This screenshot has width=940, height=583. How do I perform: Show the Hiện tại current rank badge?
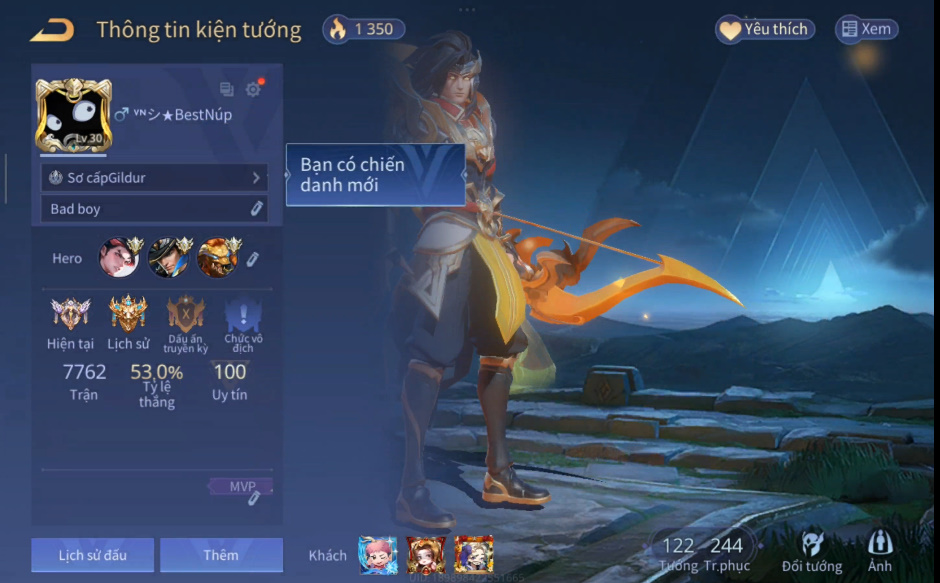coord(70,315)
